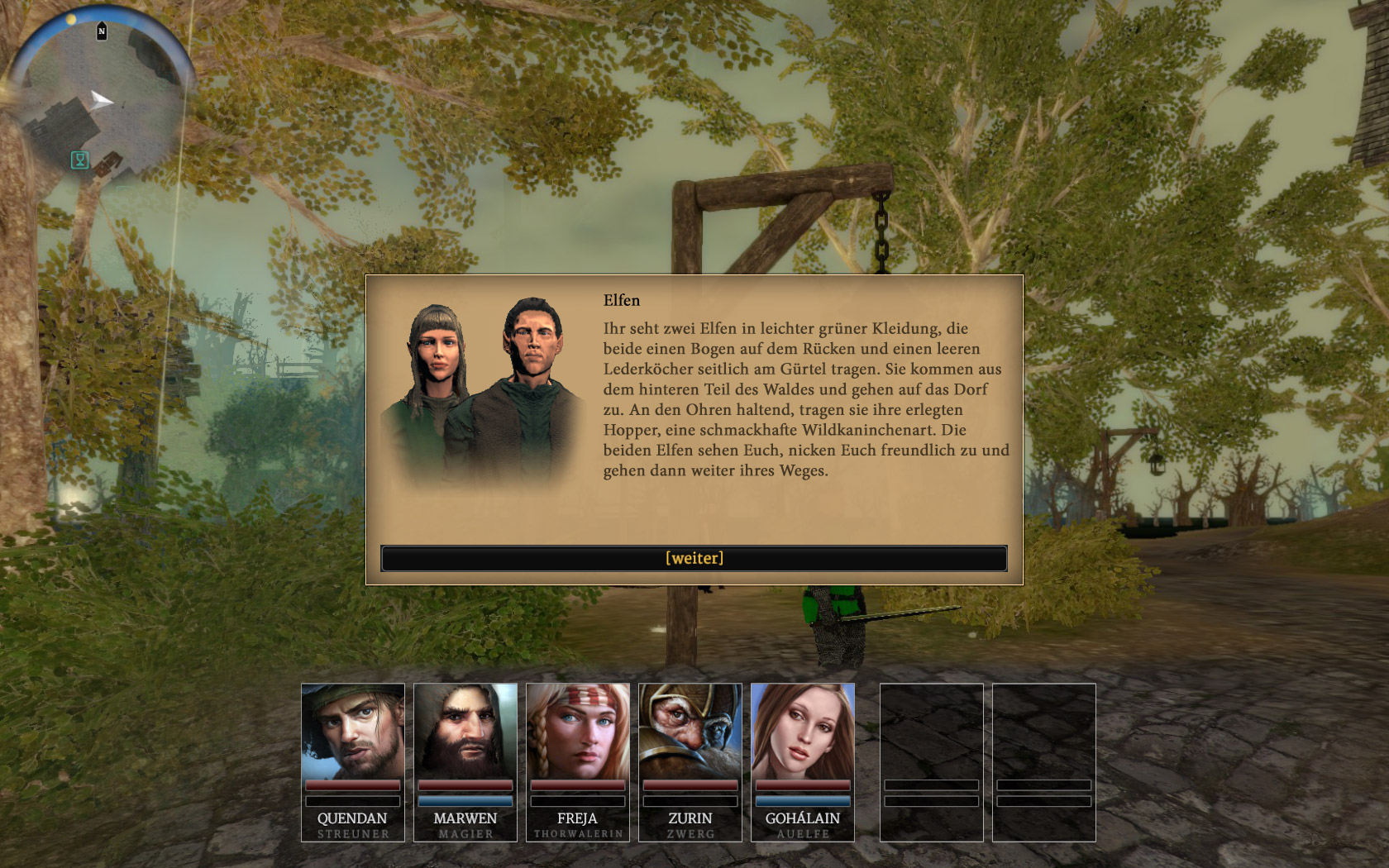This screenshot has height=868, width=1389.
Task: Choose Marwen the Magier portrait
Action: click(x=465, y=732)
